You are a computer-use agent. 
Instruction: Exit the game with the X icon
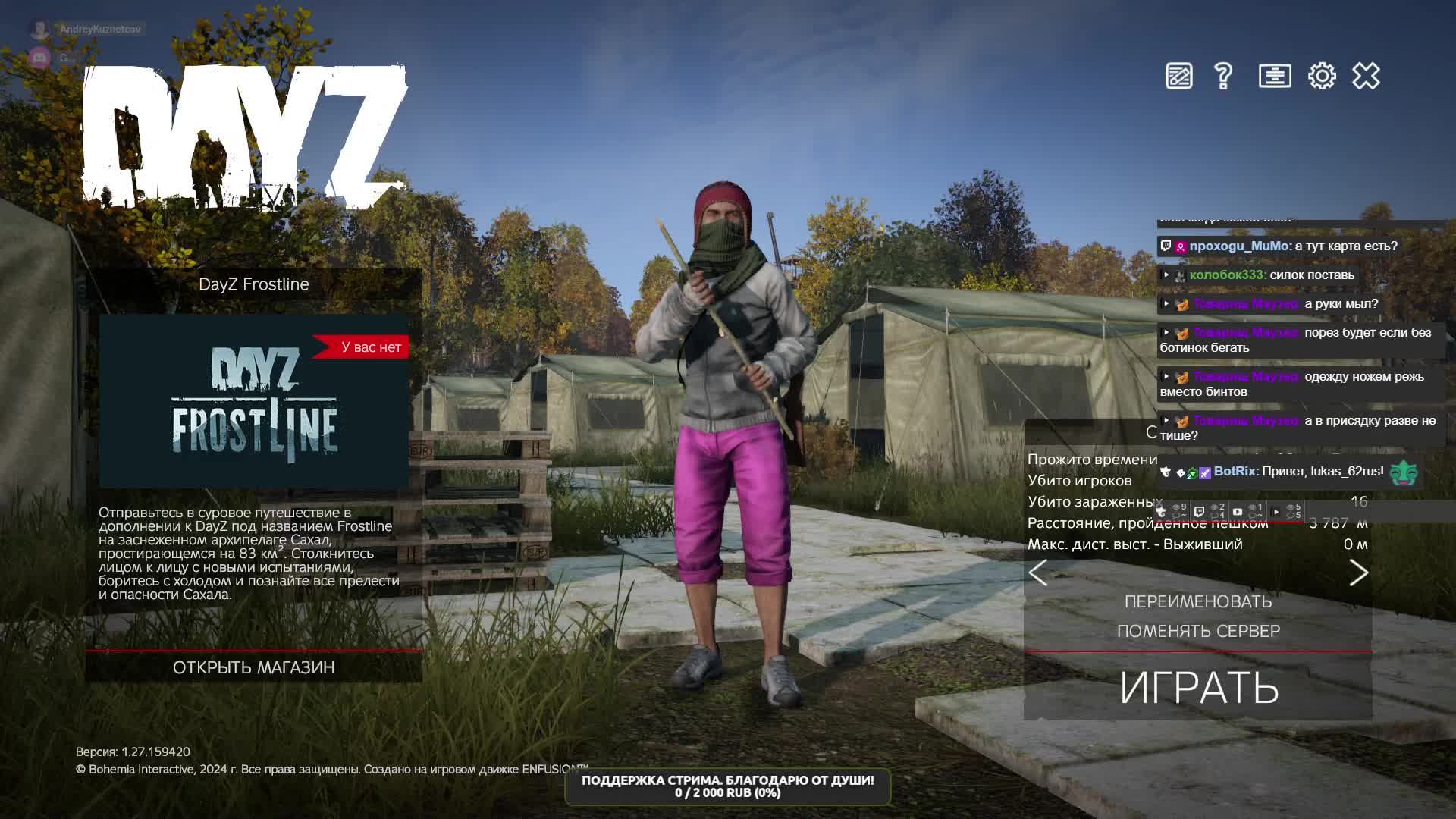tap(1366, 76)
